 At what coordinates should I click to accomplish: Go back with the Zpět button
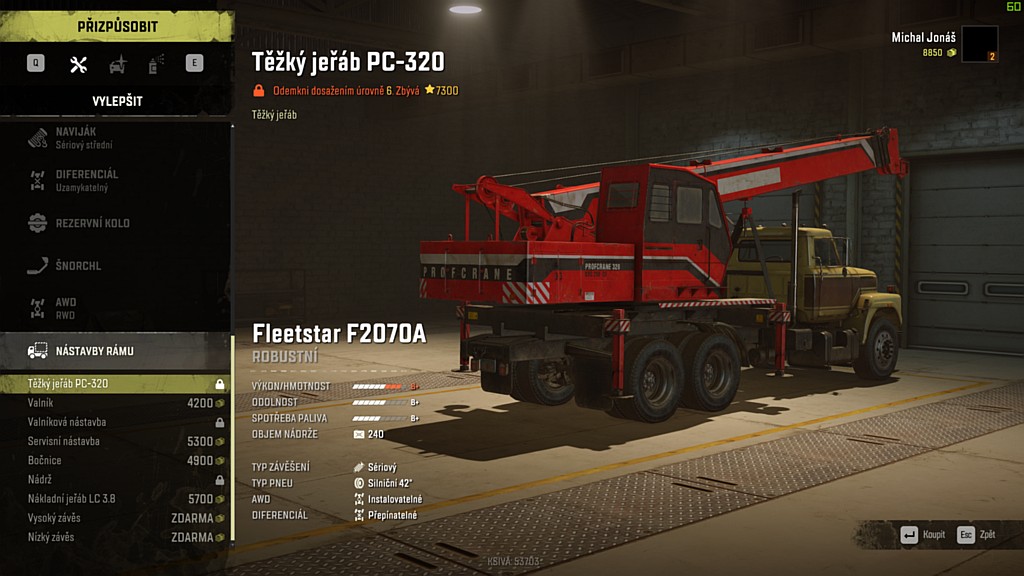point(977,535)
